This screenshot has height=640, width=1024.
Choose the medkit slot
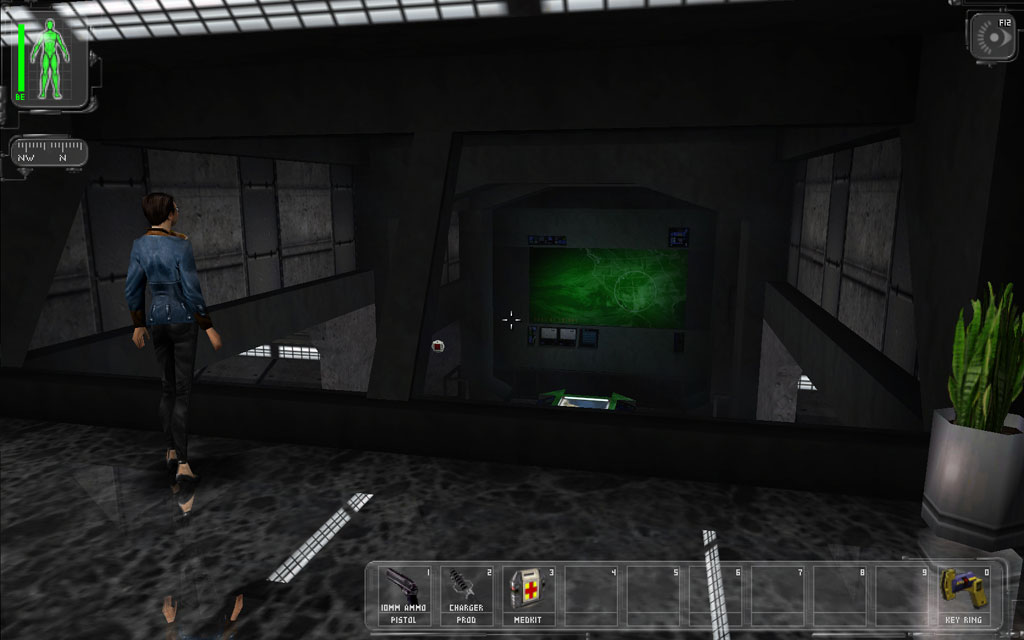529,594
